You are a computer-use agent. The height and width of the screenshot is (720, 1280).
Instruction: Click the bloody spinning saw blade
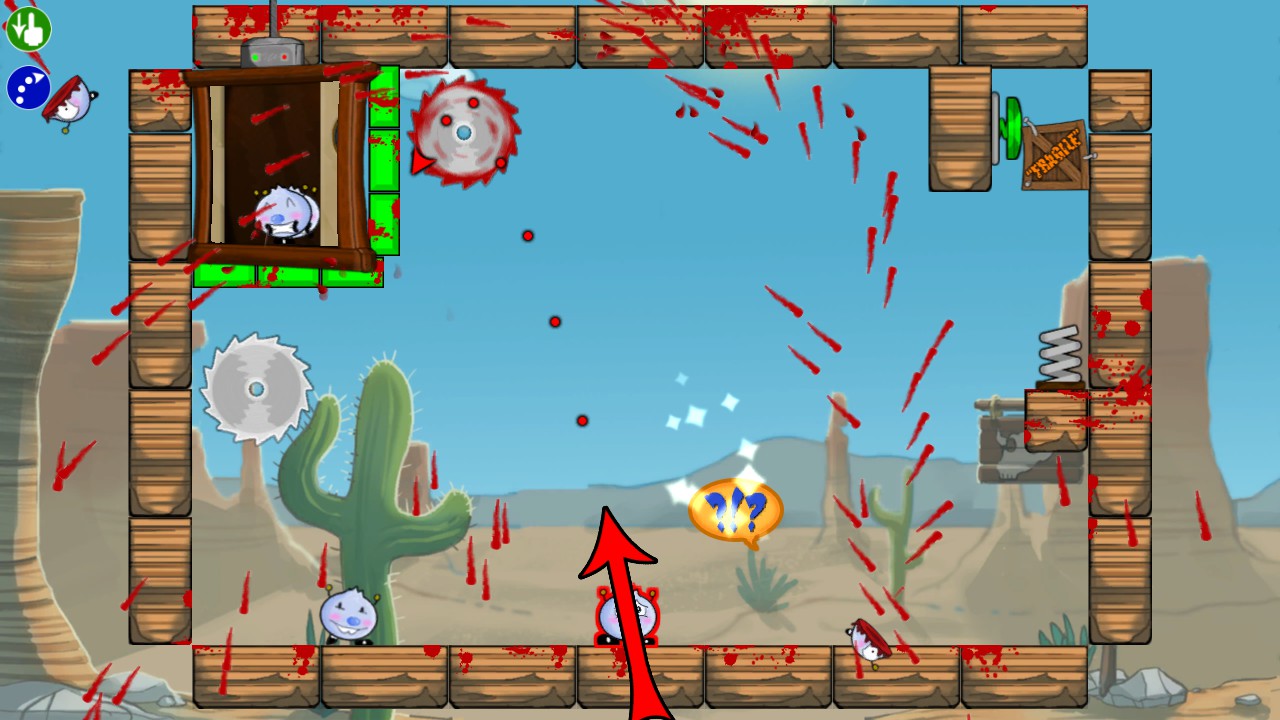pyautogui.click(x=462, y=130)
